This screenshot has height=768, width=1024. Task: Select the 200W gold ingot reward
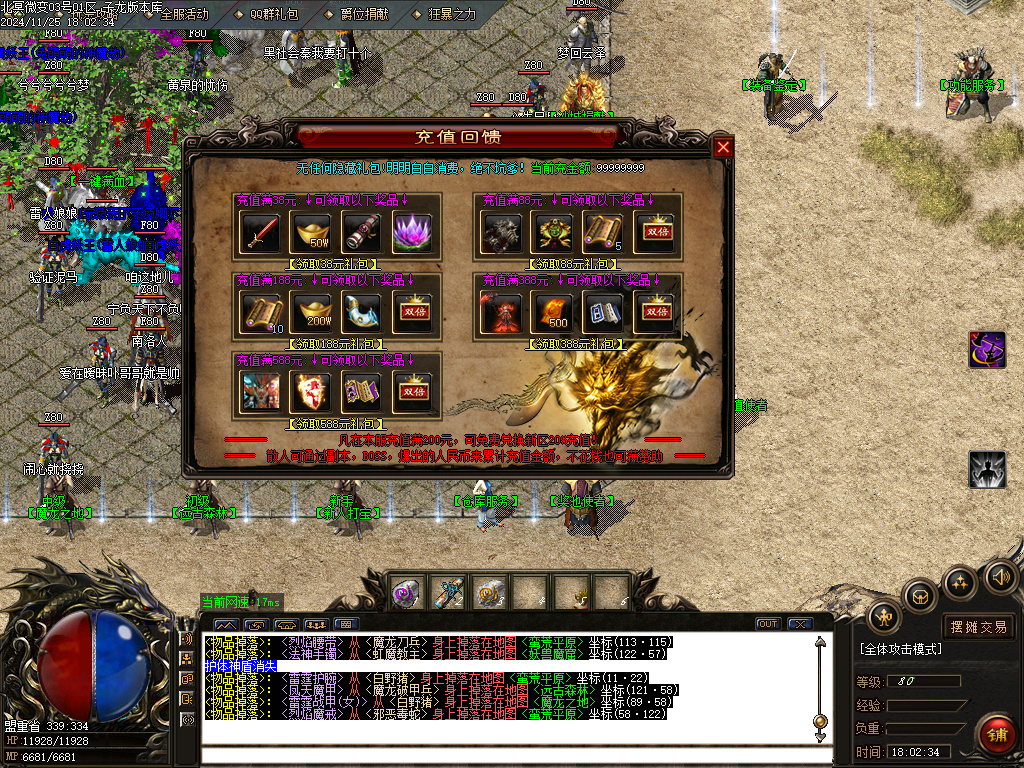(x=310, y=313)
